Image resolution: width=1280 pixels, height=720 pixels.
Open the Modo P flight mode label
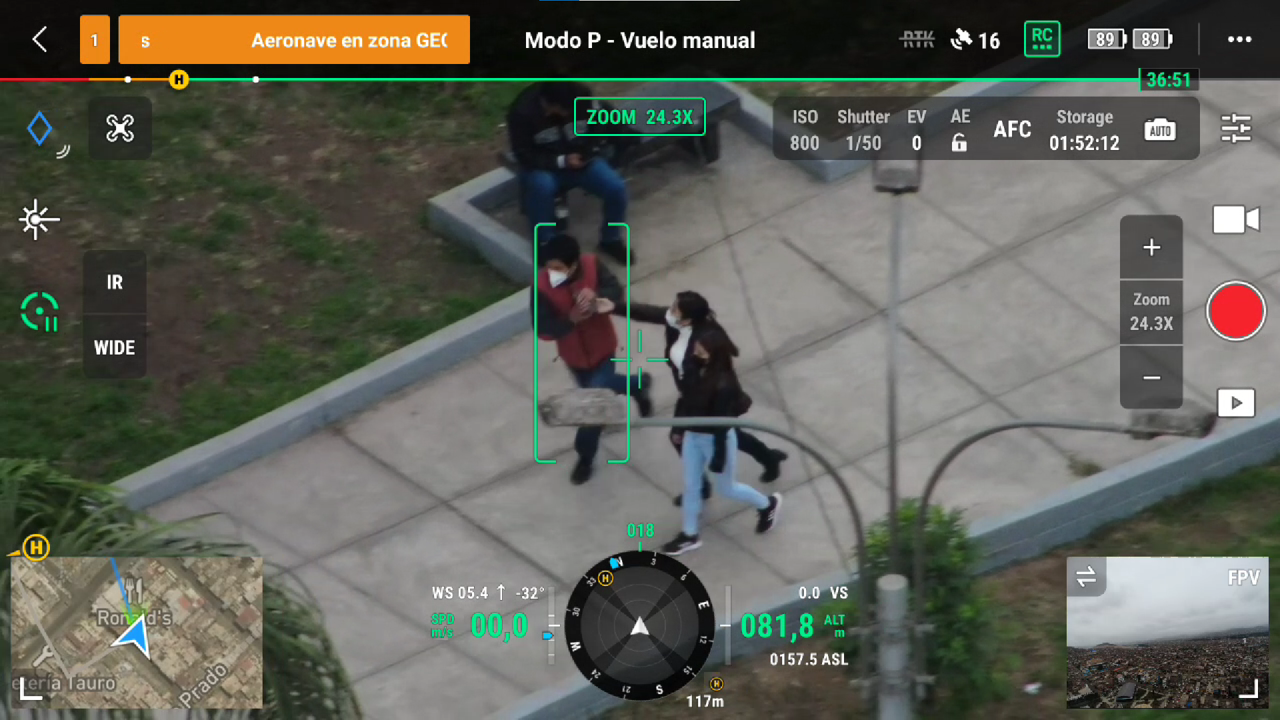point(639,40)
